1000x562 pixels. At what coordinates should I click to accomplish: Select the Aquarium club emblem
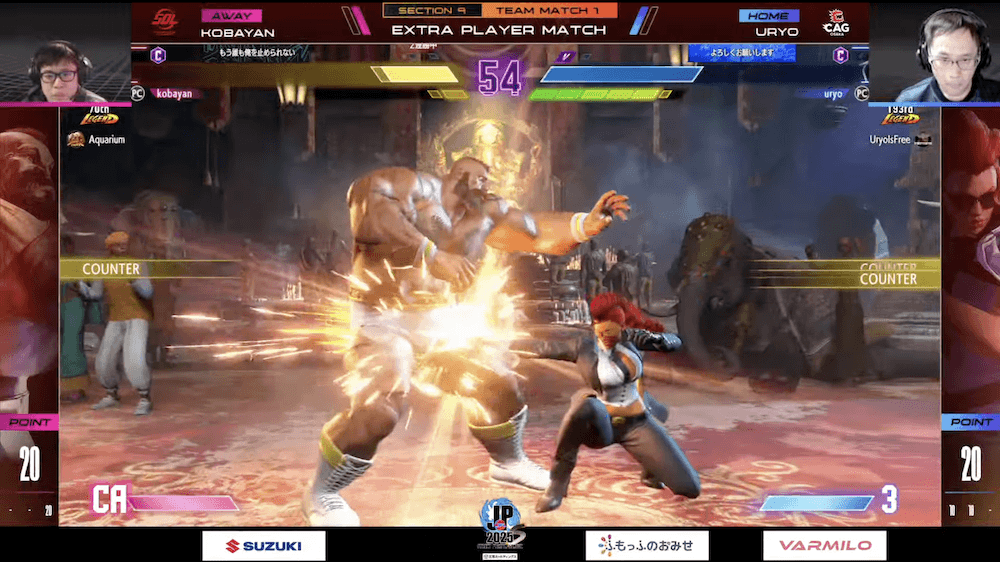pyautogui.click(x=75, y=140)
